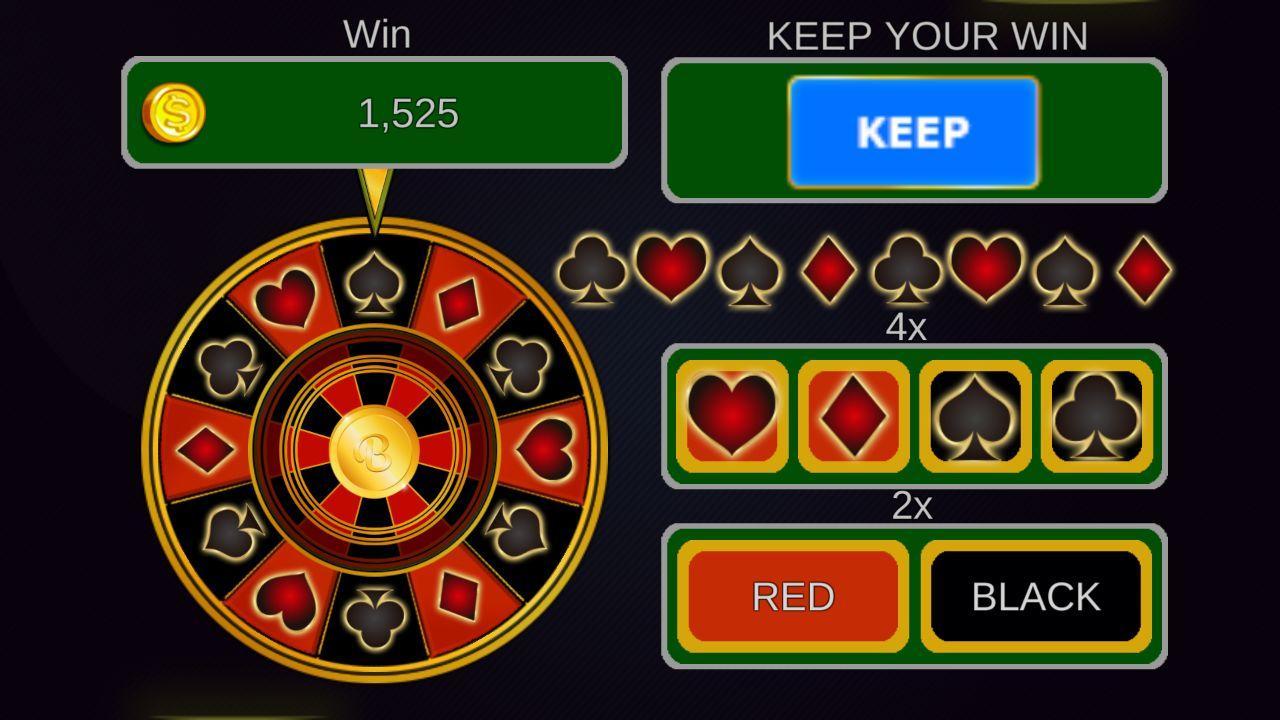Choose BLACK for the 2x gamble
1280x720 pixels.
click(x=1035, y=595)
